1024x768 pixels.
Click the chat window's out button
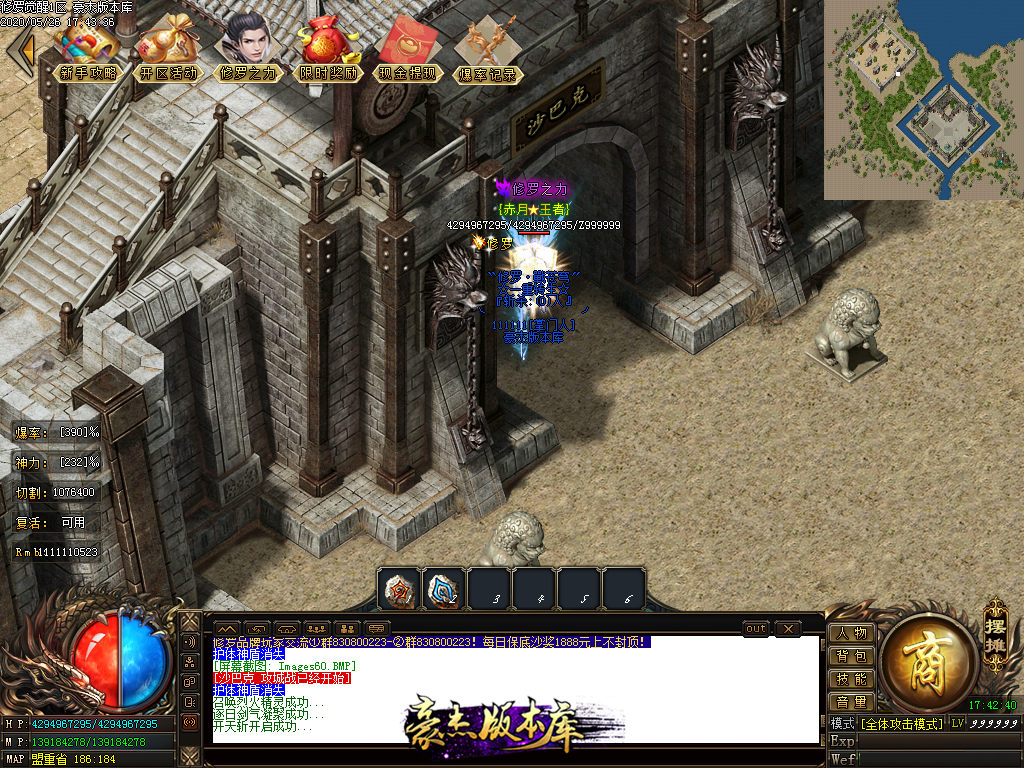point(757,629)
